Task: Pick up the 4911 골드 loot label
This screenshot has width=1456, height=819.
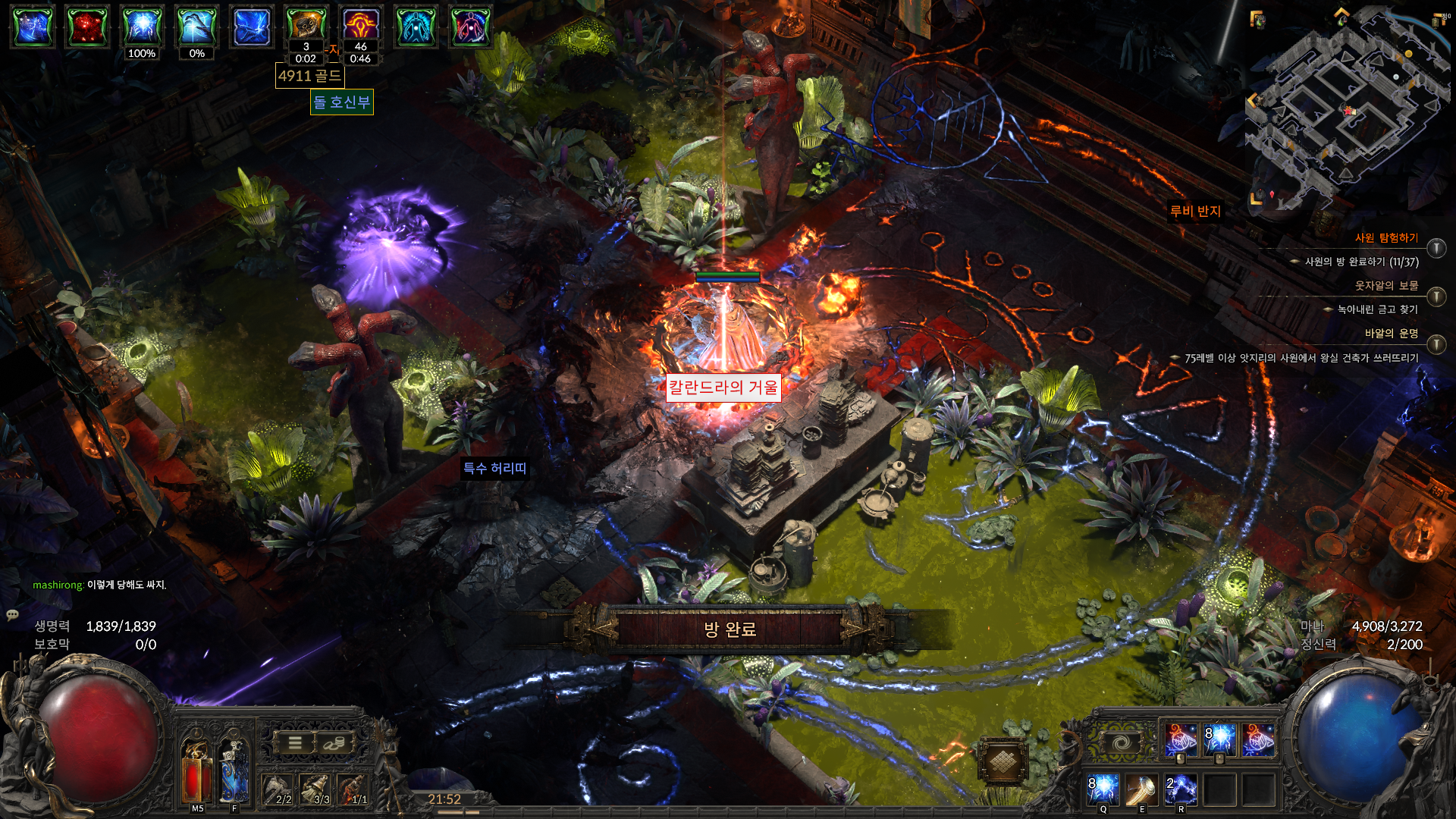Action: pyautogui.click(x=309, y=76)
